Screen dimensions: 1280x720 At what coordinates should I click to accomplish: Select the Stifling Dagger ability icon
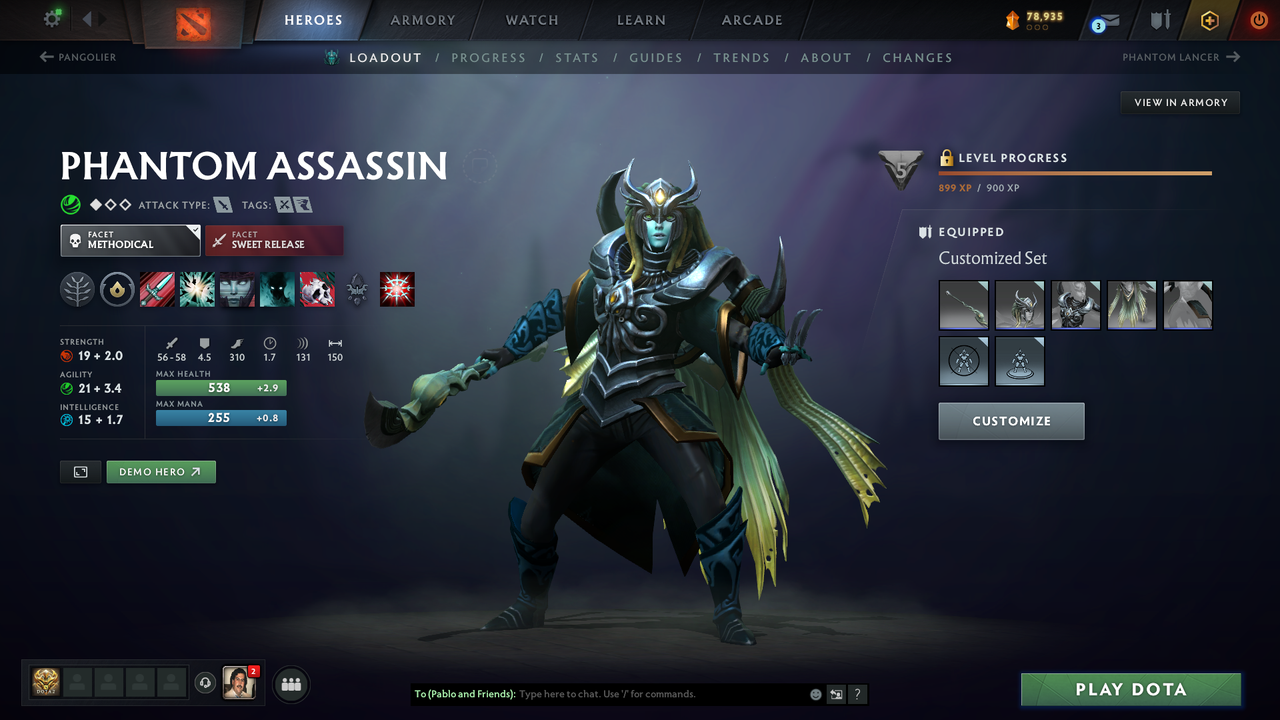click(x=157, y=289)
